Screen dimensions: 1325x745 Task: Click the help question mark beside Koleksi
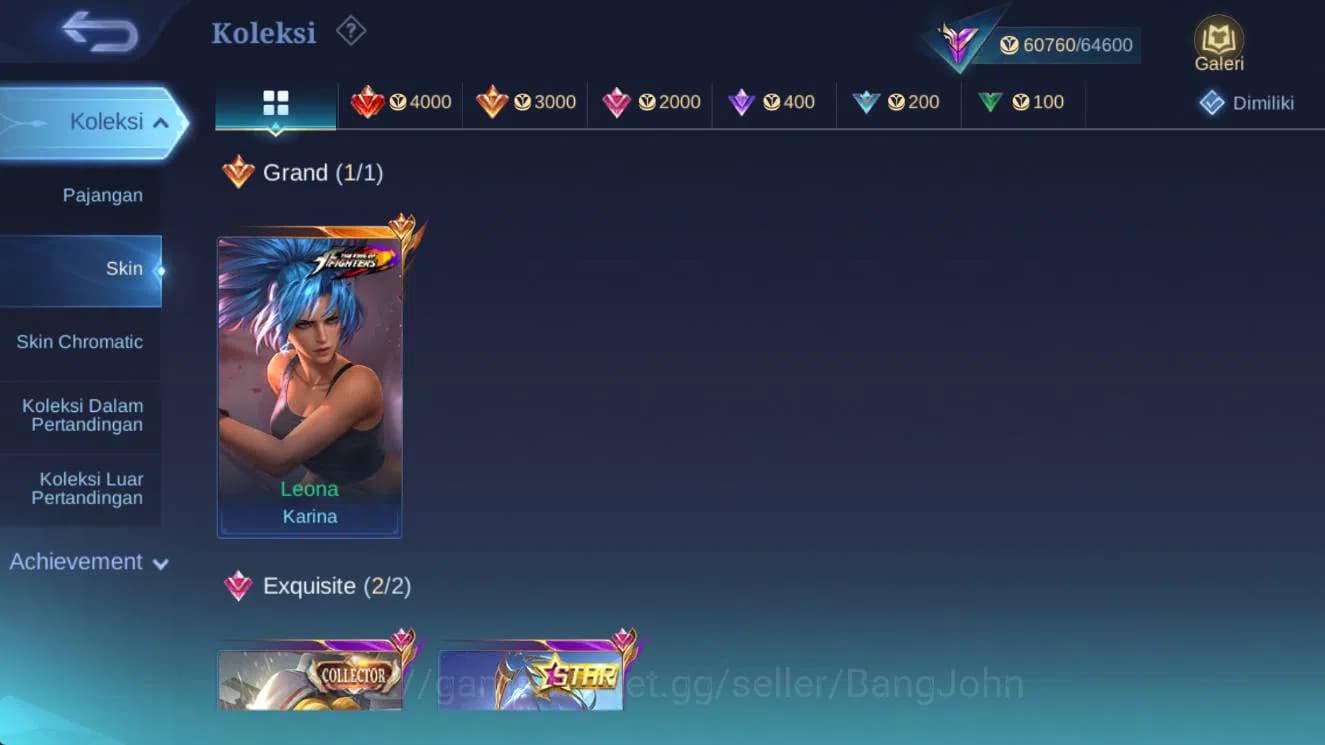click(x=350, y=31)
